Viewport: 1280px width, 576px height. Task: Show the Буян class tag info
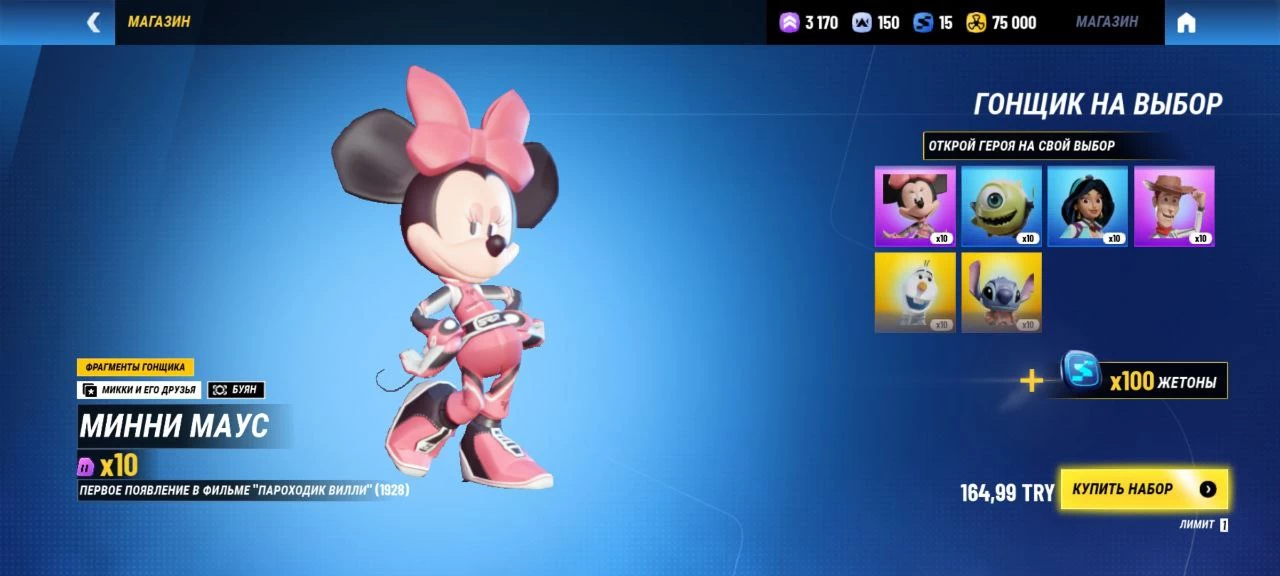236,390
